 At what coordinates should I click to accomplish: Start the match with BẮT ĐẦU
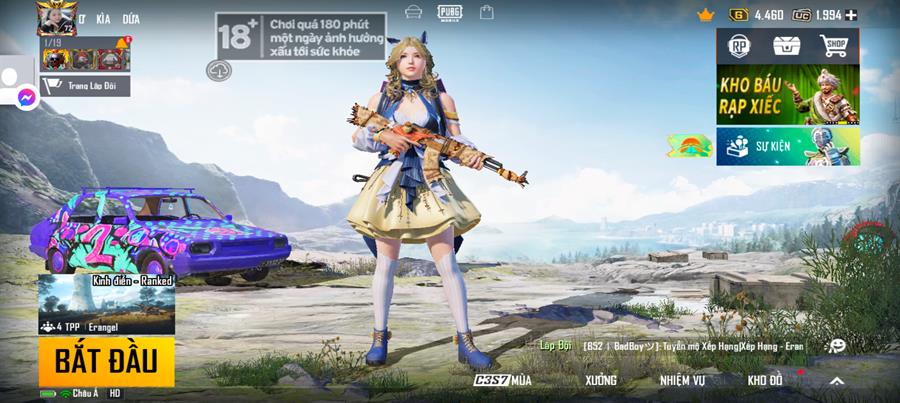tap(106, 361)
